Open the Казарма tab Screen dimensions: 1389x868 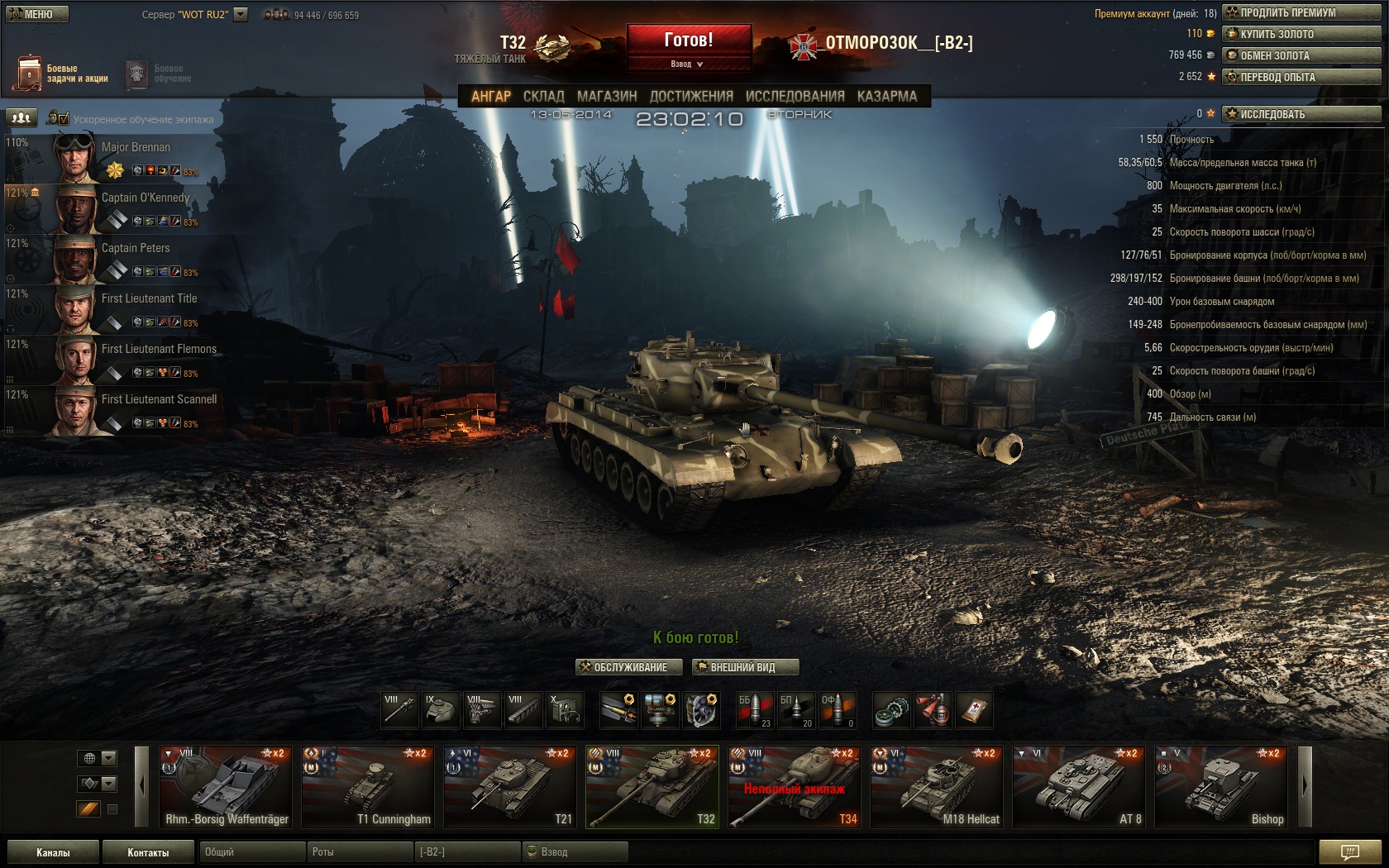886,96
